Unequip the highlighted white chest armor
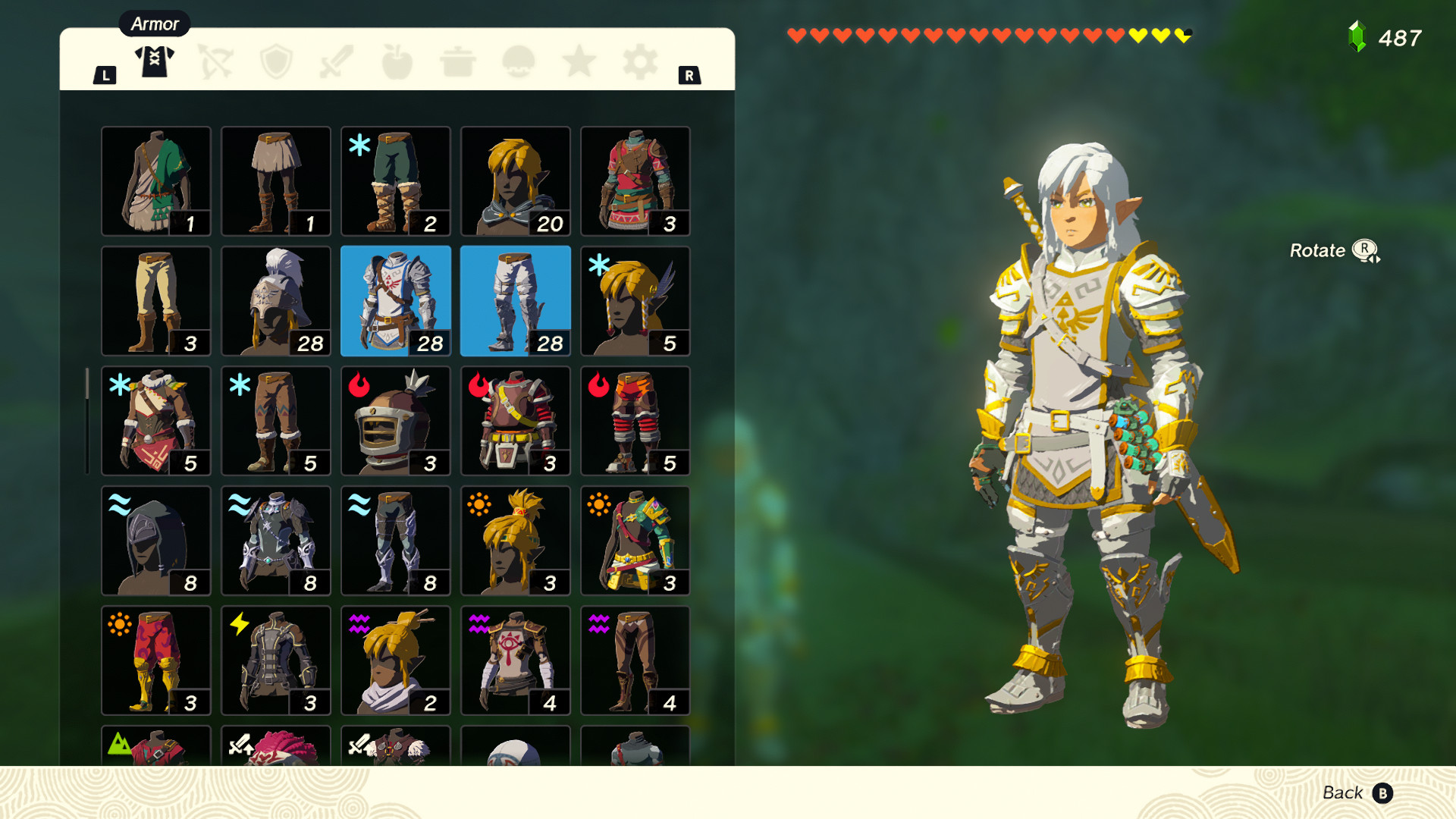 coord(395,300)
